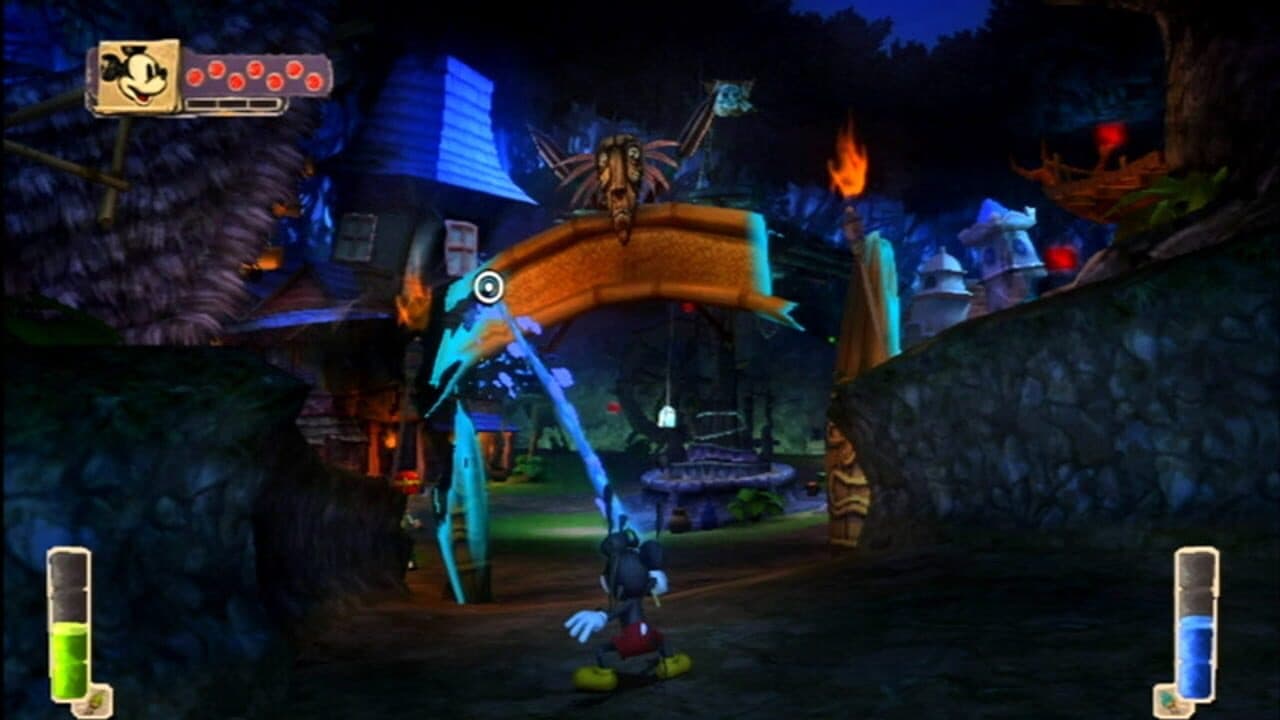This screenshot has height=720, width=1280.
Task: Click the right segment of the sketch power bar
Action: (262, 103)
